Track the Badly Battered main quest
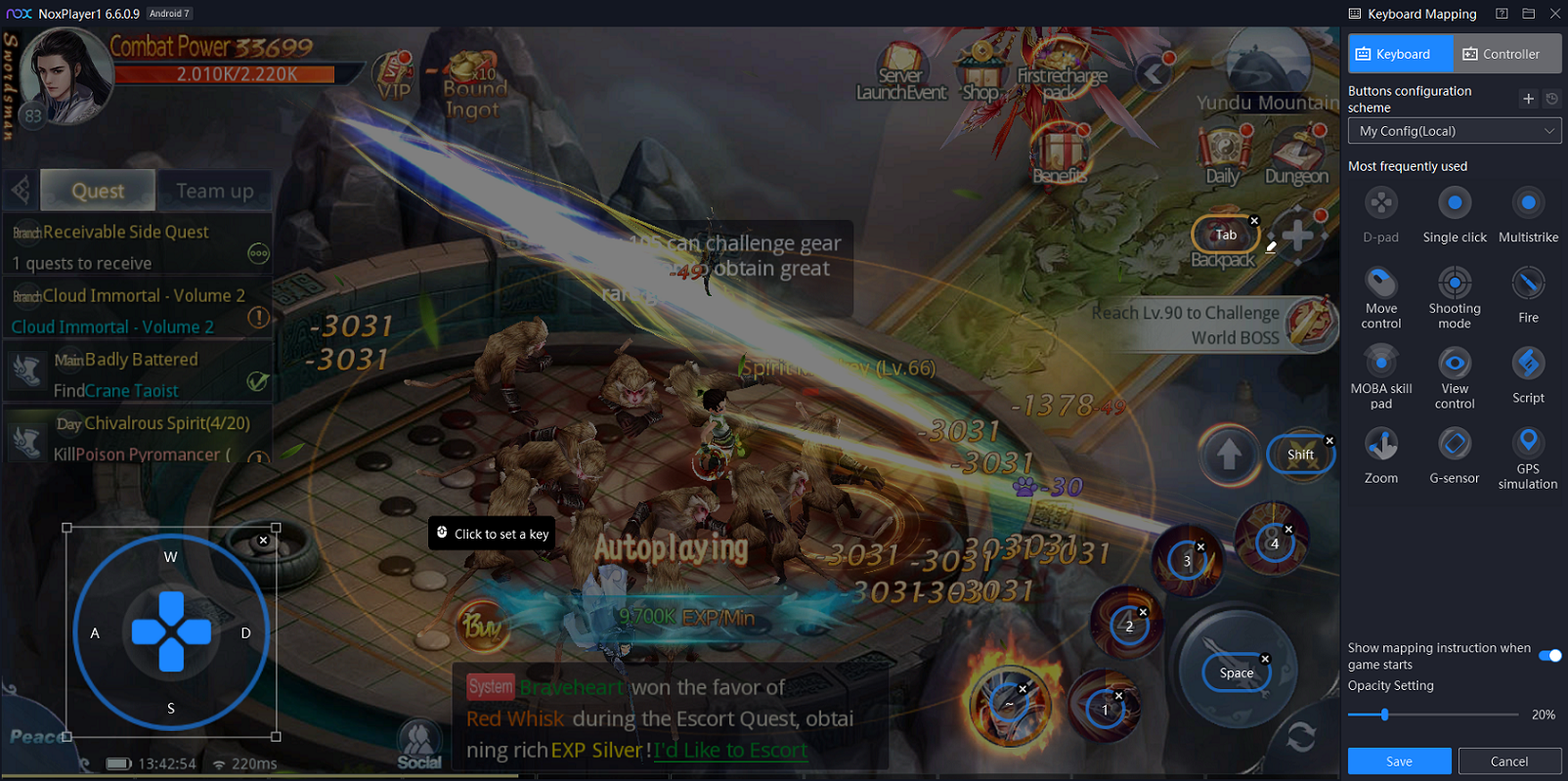 (137, 374)
